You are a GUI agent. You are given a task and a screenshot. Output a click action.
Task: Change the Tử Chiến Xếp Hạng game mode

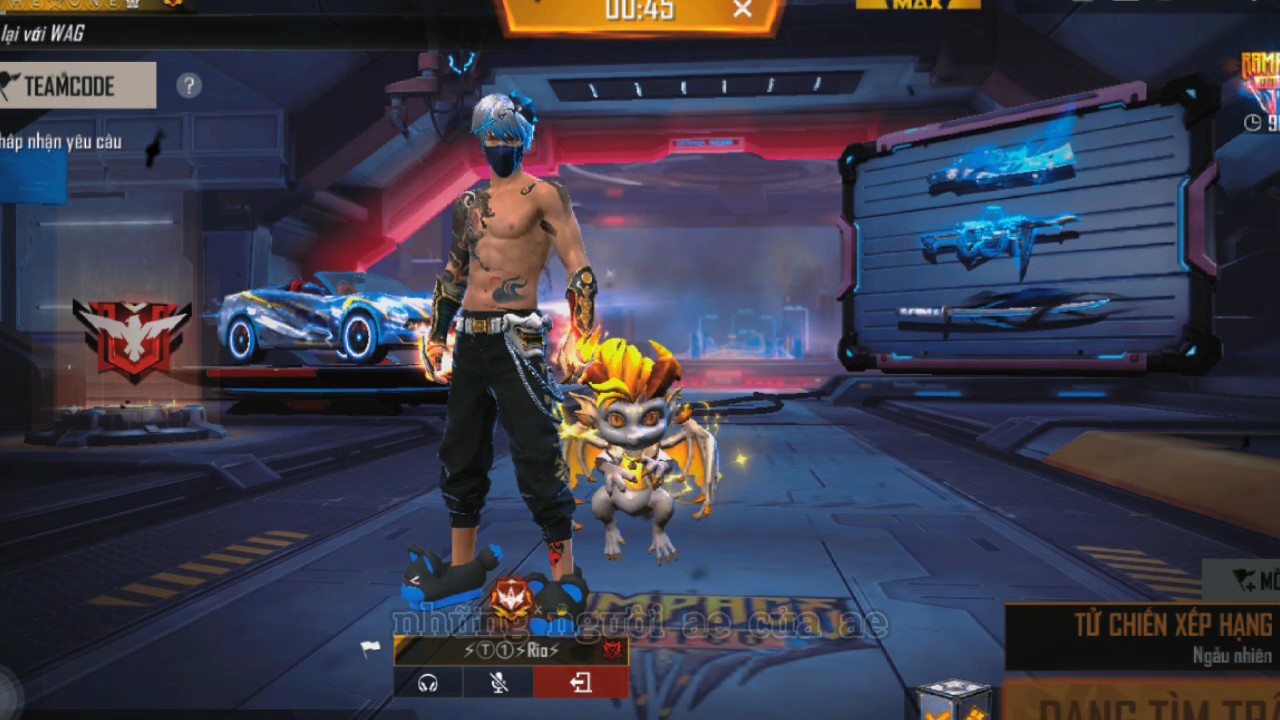(x=1150, y=636)
